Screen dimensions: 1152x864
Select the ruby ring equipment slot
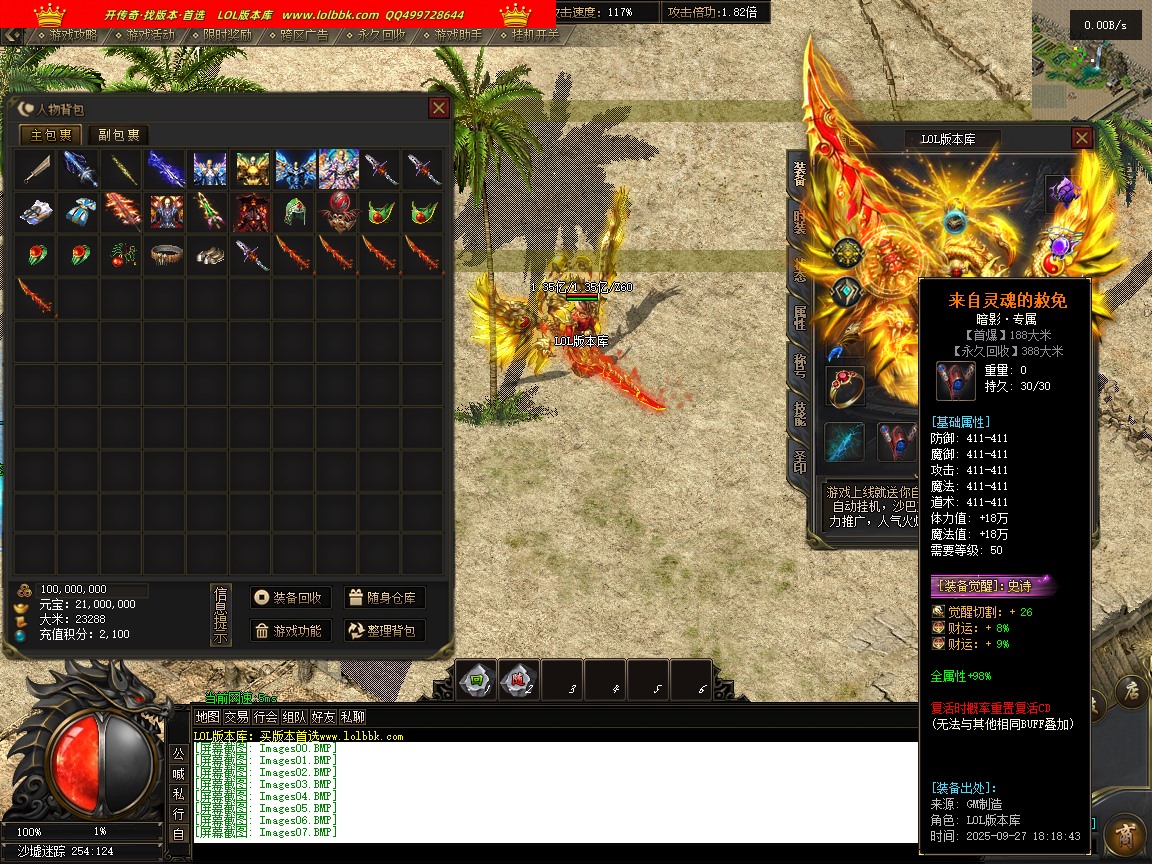[845, 386]
